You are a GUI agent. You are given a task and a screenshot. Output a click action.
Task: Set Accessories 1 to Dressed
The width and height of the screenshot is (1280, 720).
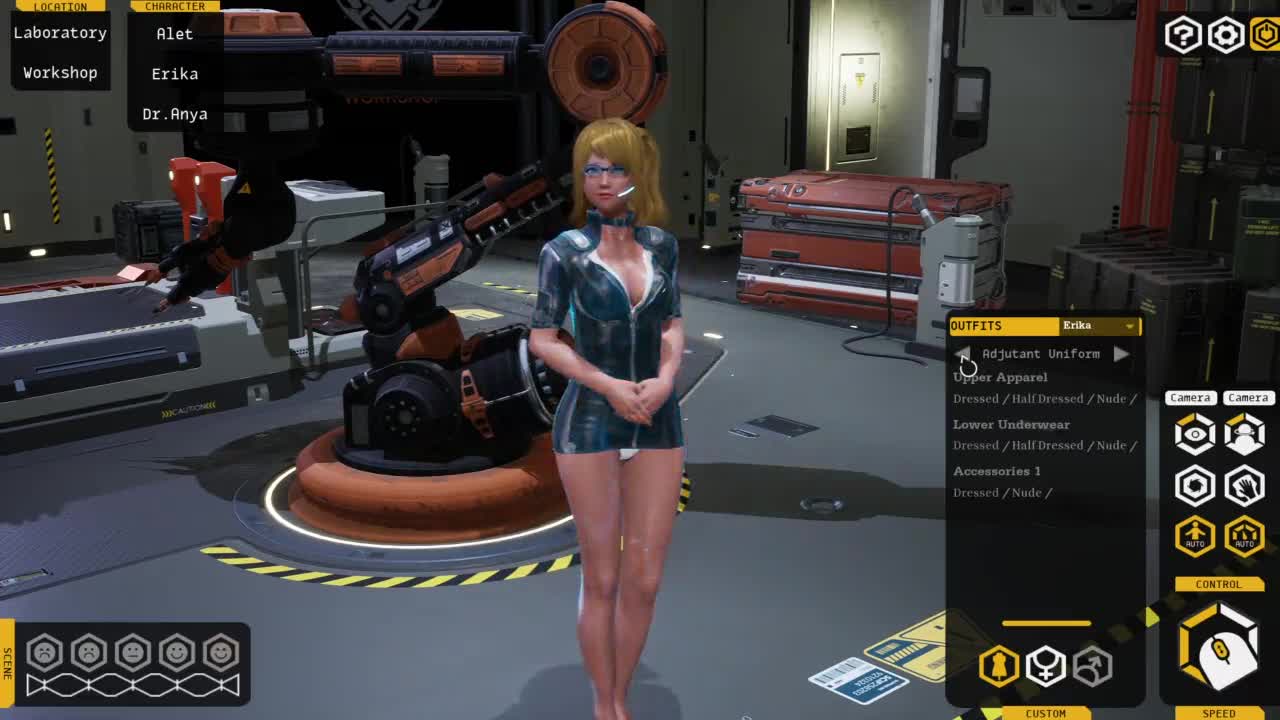(975, 493)
